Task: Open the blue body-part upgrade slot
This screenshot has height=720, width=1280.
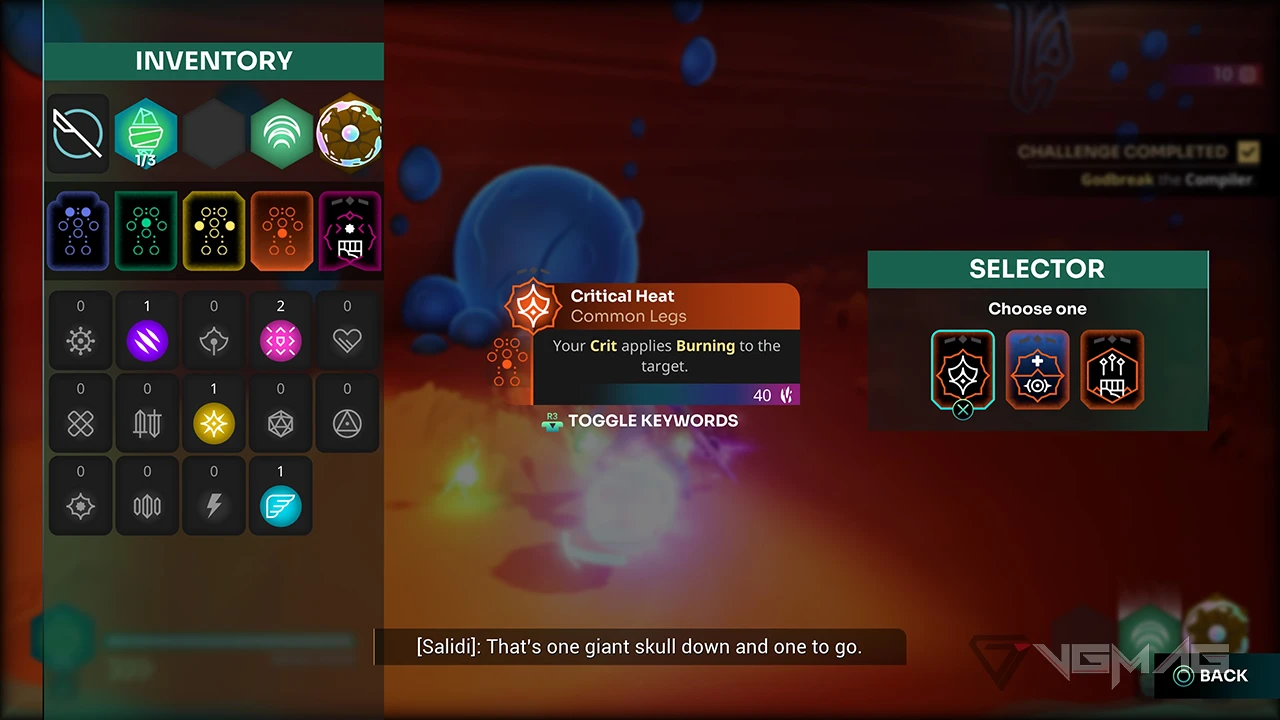Action: click(78, 231)
